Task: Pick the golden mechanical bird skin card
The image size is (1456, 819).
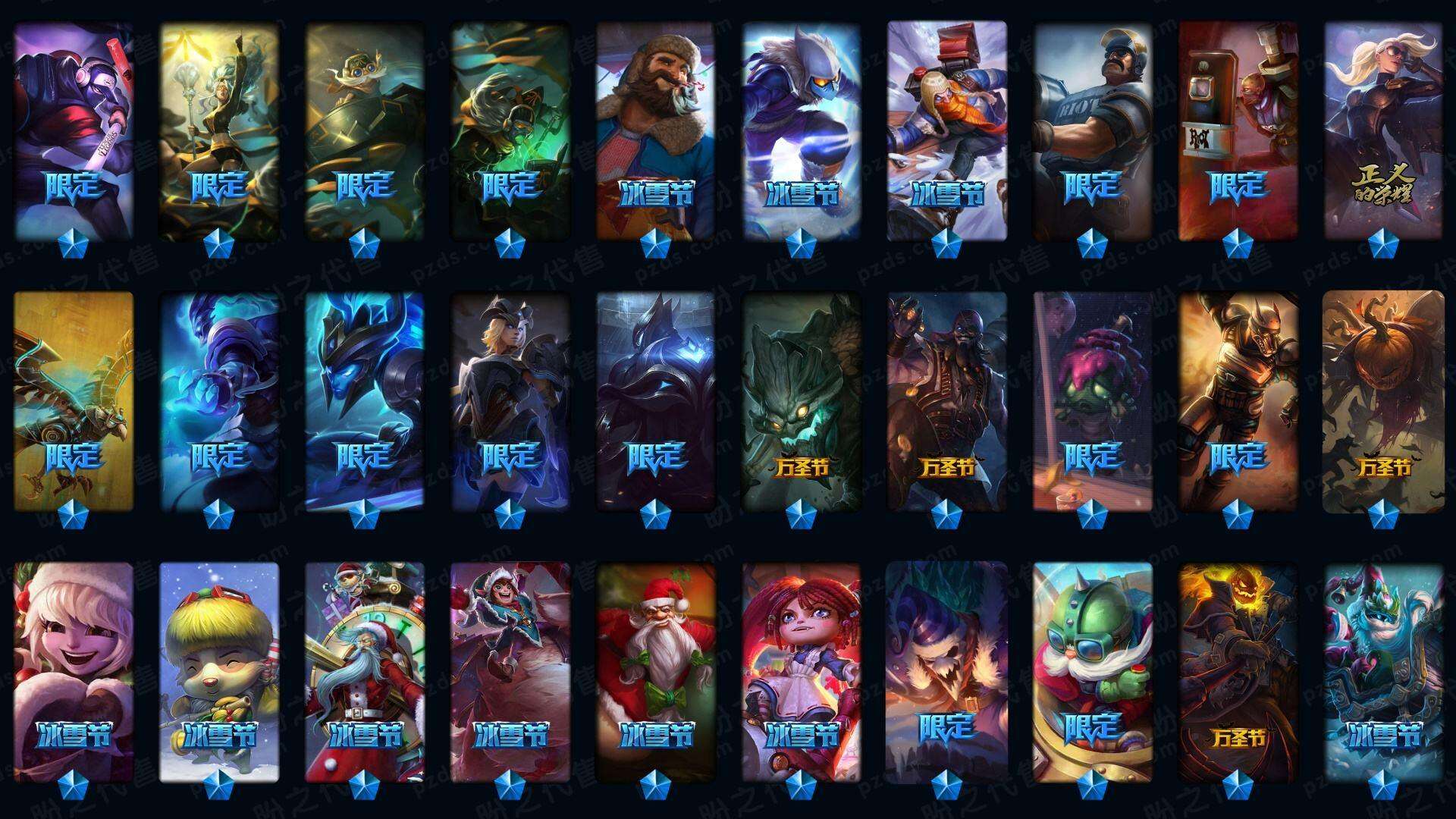Action: click(x=73, y=402)
